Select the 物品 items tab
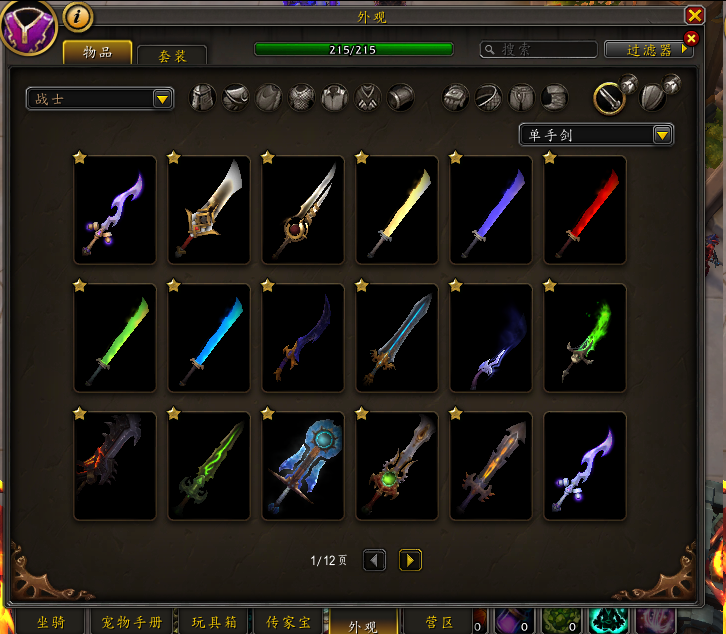The width and height of the screenshot is (726, 634). [x=97, y=53]
